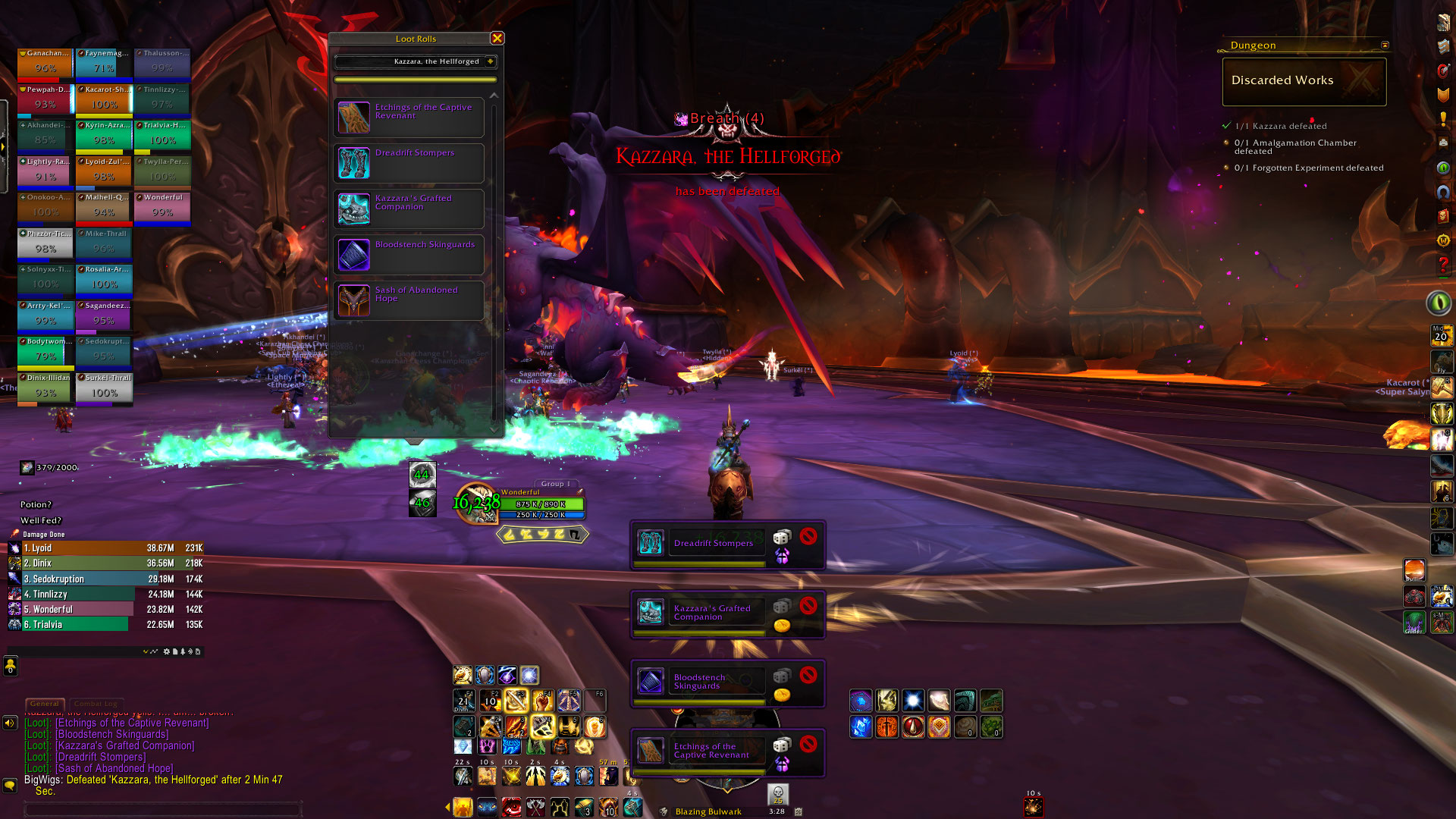This screenshot has width=1456, height=819.
Task: Select the Wonderful raid frame
Action: click(x=162, y=208)
